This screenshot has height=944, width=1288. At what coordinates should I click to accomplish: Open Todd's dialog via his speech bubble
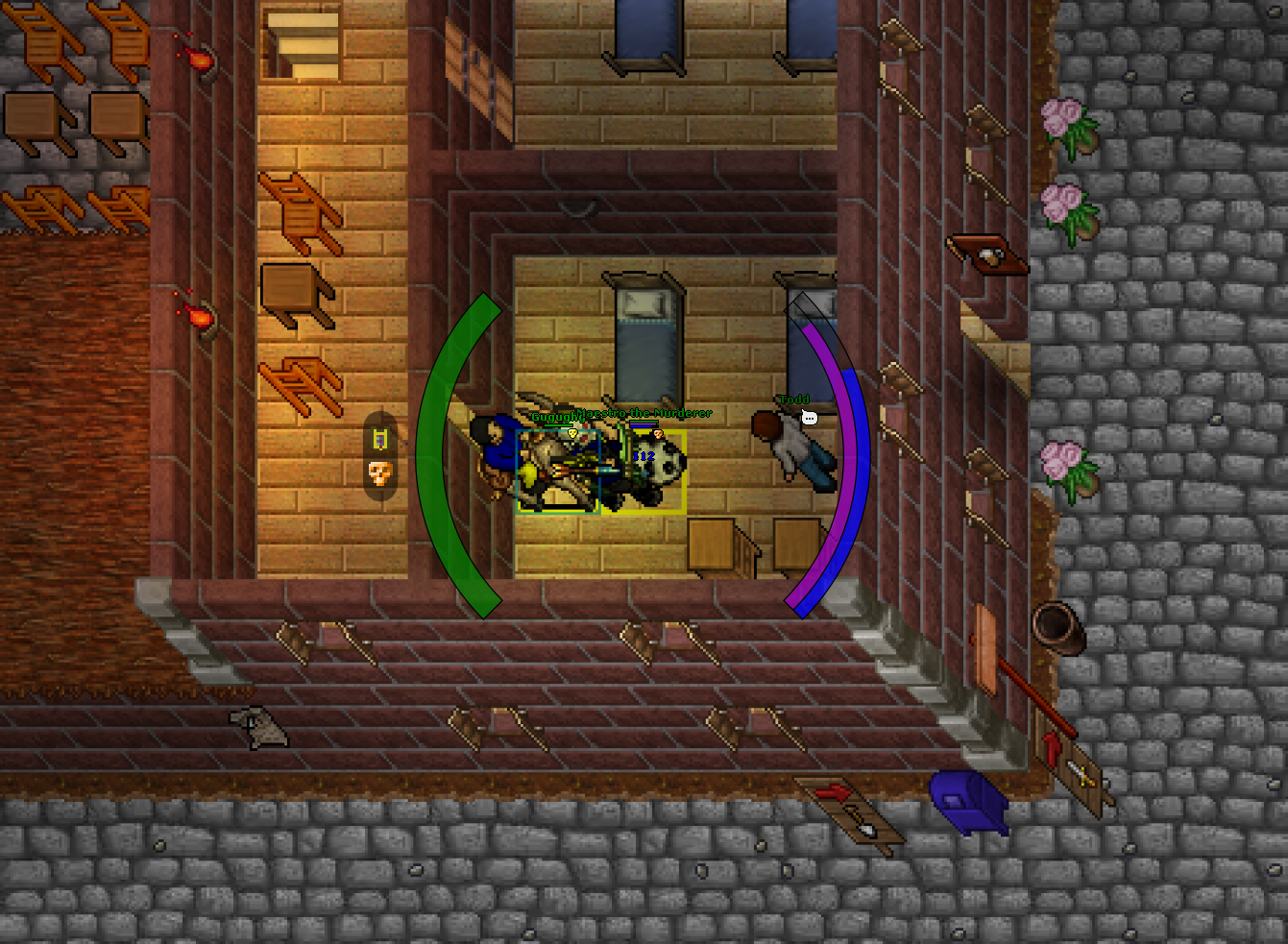[809, 418]
